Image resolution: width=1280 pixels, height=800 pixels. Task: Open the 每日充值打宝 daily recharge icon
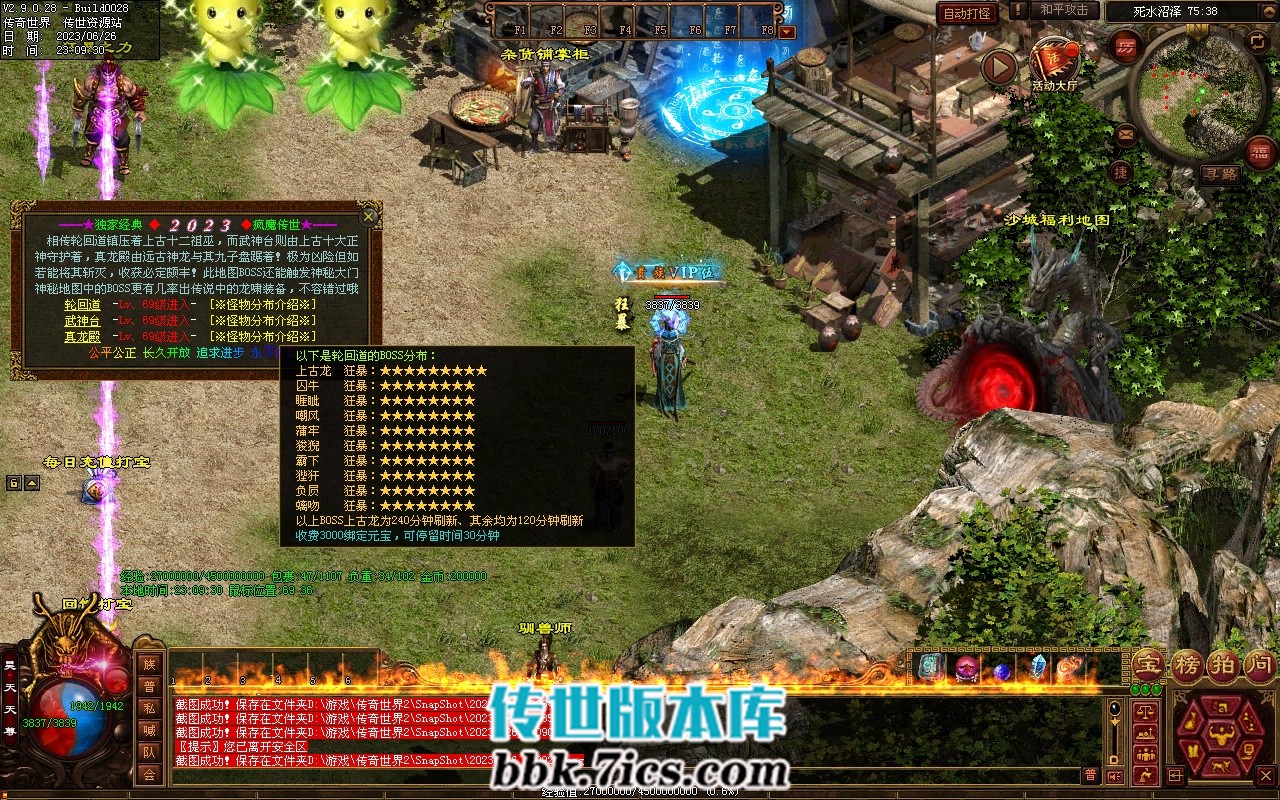[x=94, y=490]
